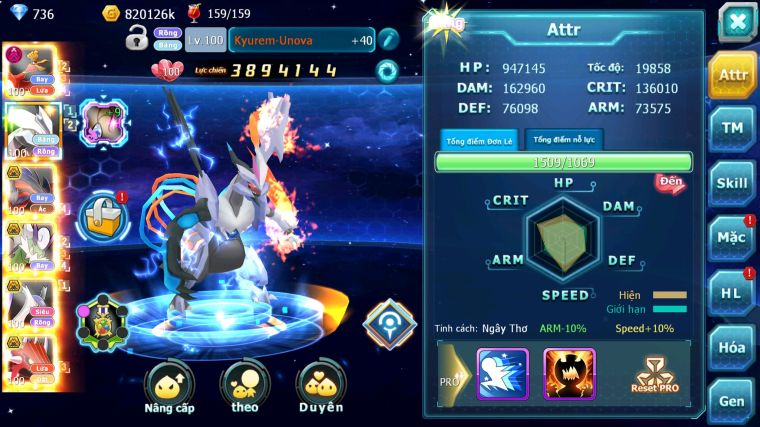
Task: Click the Reset PRO button
Action: (x=655, y=375)
